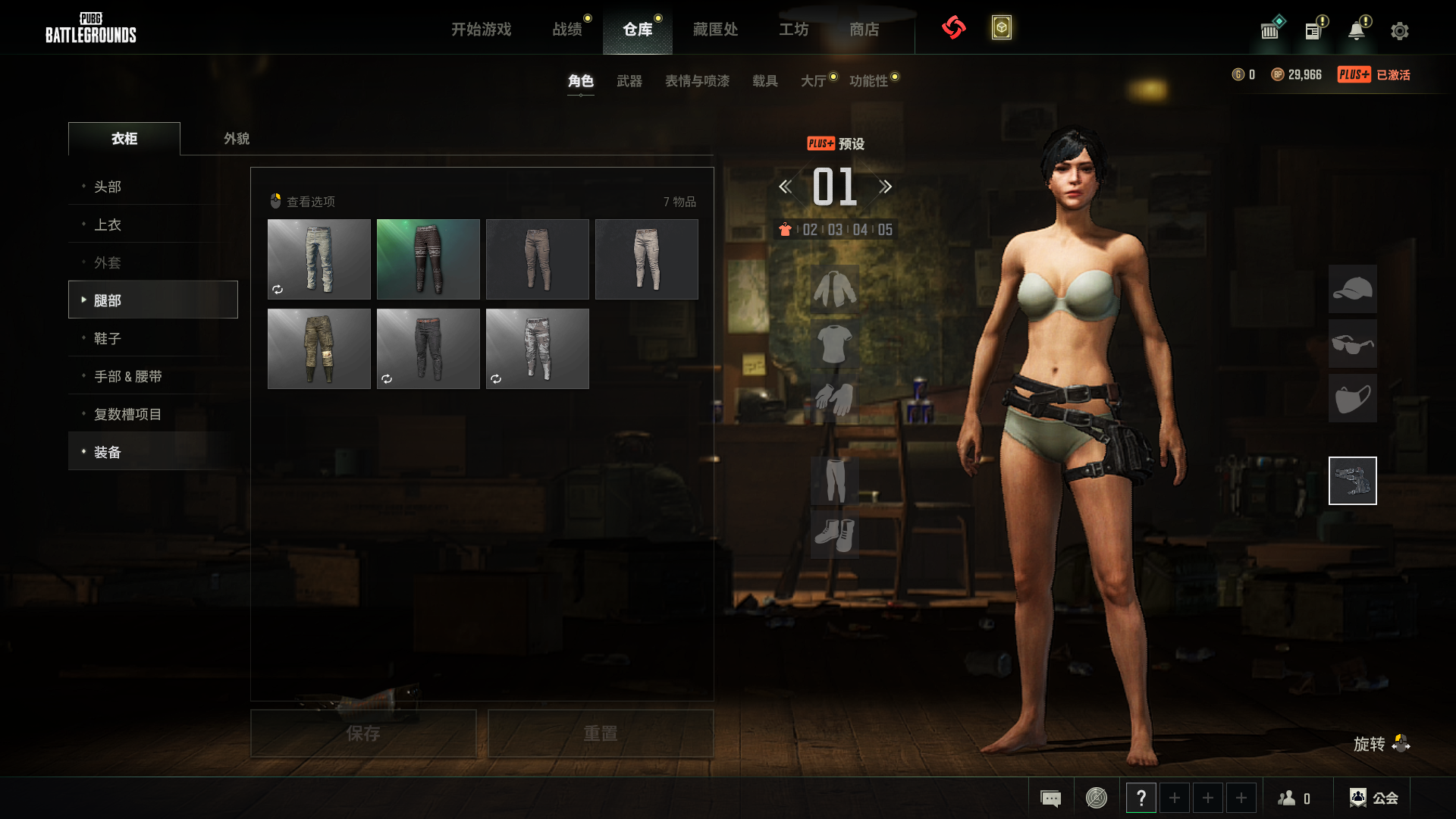Choose the light blue jeans thumbnail
The image size is (1456, 819).
coord(318,259)
